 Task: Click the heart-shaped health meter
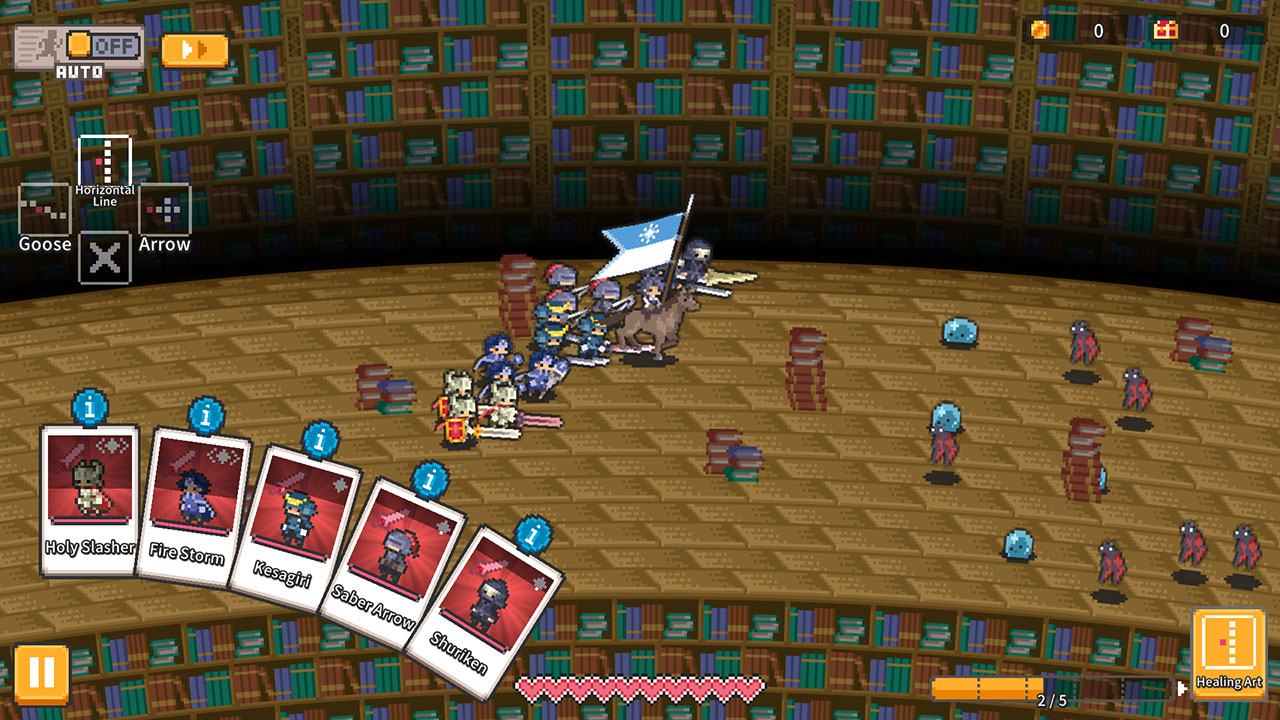pyautogui.click(x=640, y=688)
